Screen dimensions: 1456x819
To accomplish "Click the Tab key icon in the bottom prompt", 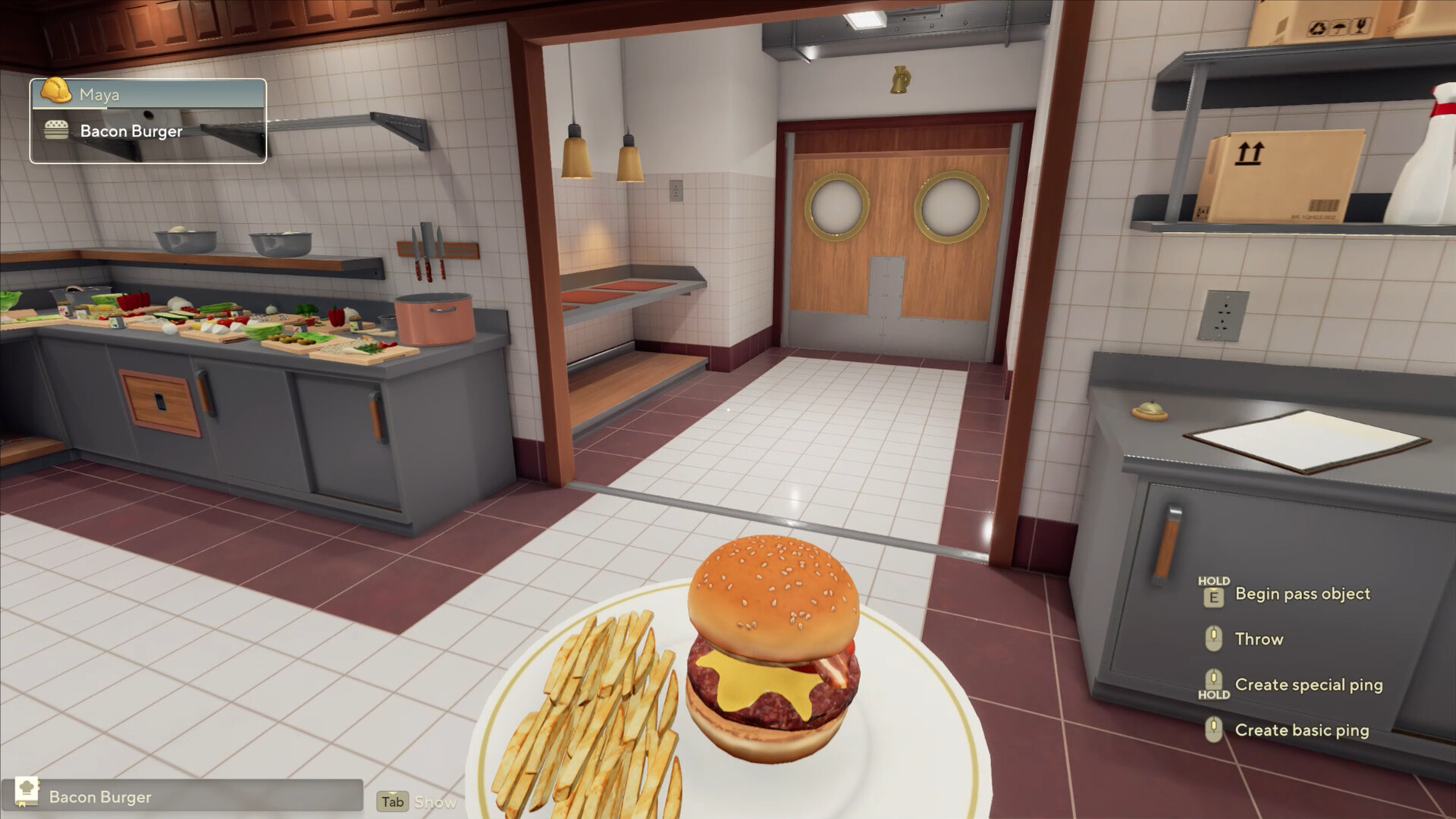I will (393, 801).
